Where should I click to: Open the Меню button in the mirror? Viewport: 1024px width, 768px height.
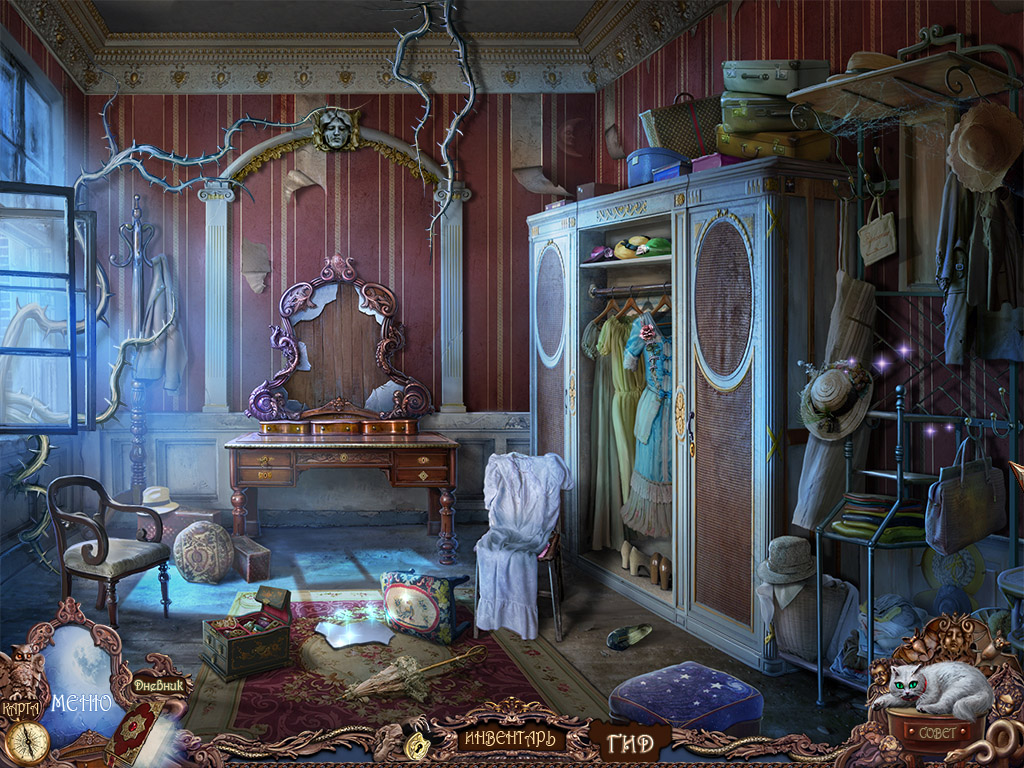click(82, 702)
